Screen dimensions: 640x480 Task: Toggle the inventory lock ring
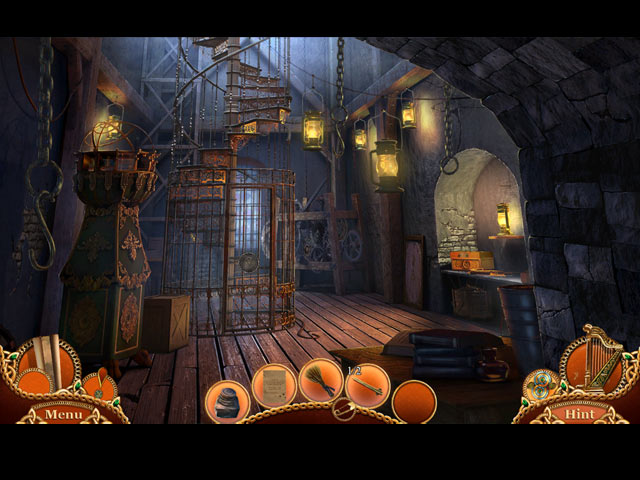[x=344, y=409]
